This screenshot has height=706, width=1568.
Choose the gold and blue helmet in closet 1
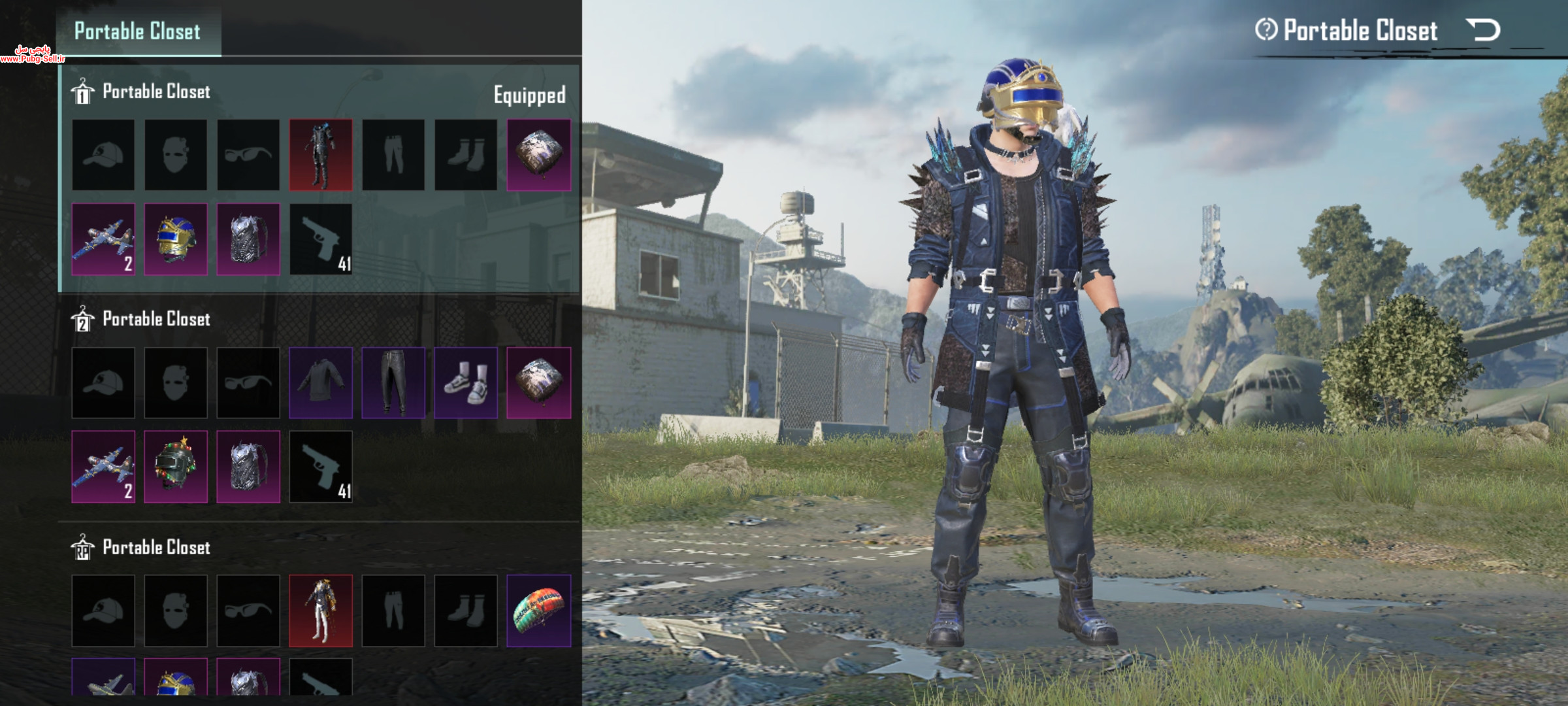(176, 239)
